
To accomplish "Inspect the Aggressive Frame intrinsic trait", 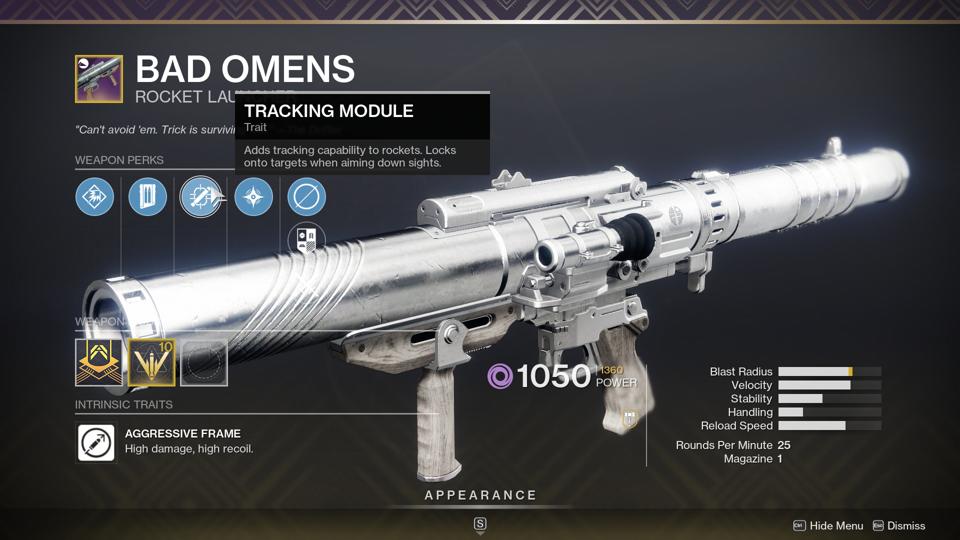I will click(97, 442).
